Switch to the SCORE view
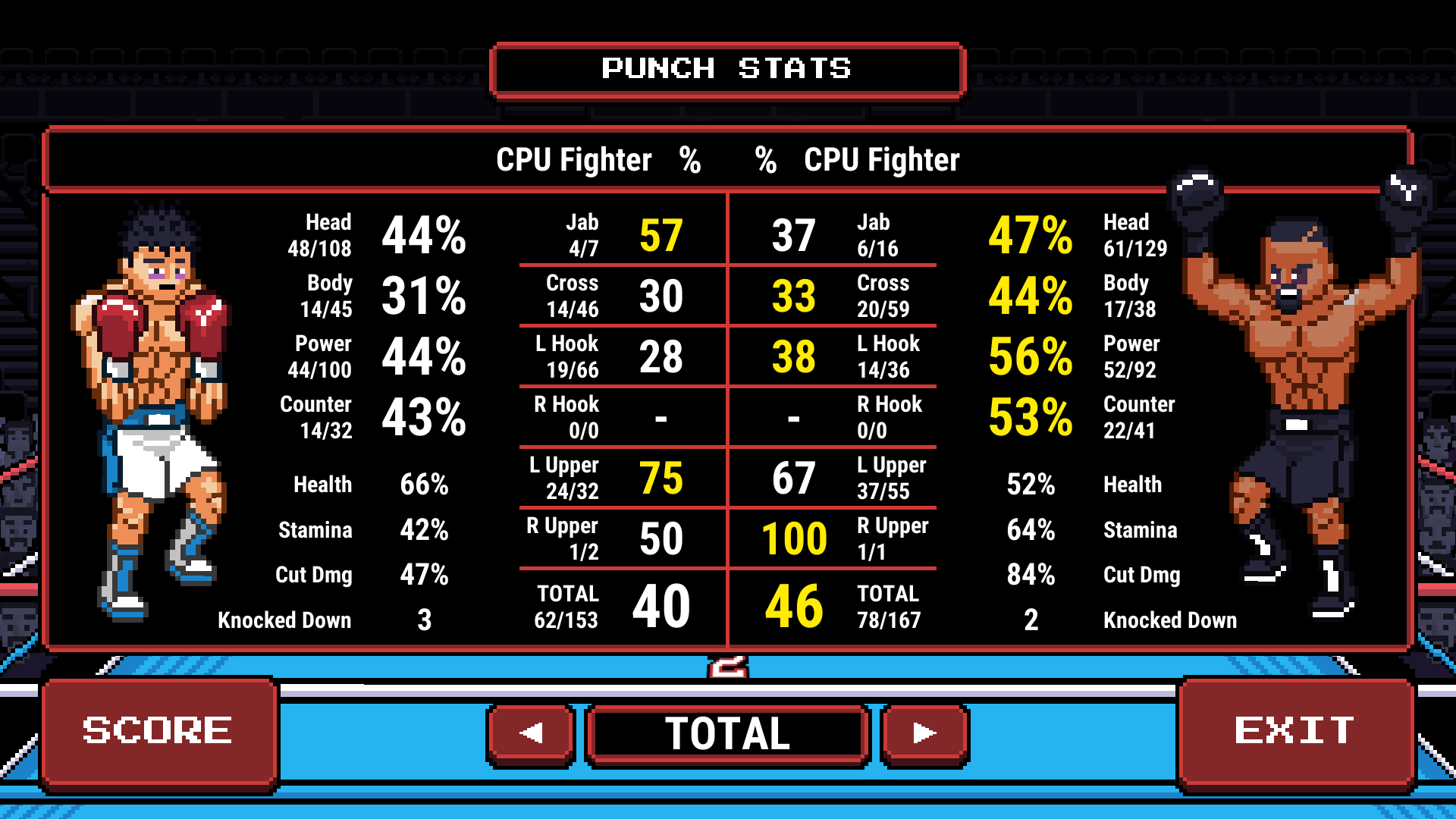Screen dimensions: 1456x819 pyautogui.click(x=159, y=730)
